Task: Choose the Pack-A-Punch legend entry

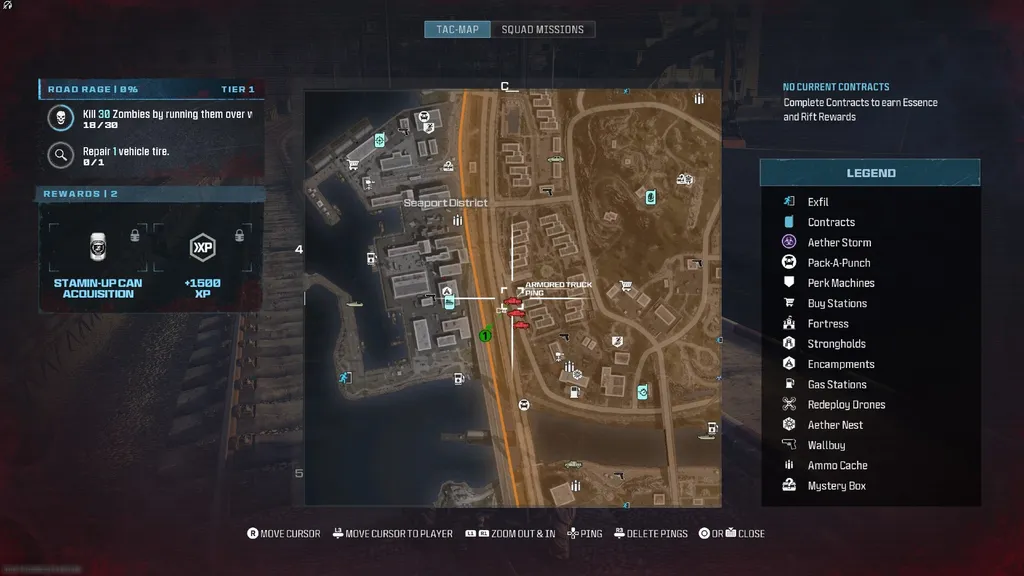Action: [x=839, y=263]
